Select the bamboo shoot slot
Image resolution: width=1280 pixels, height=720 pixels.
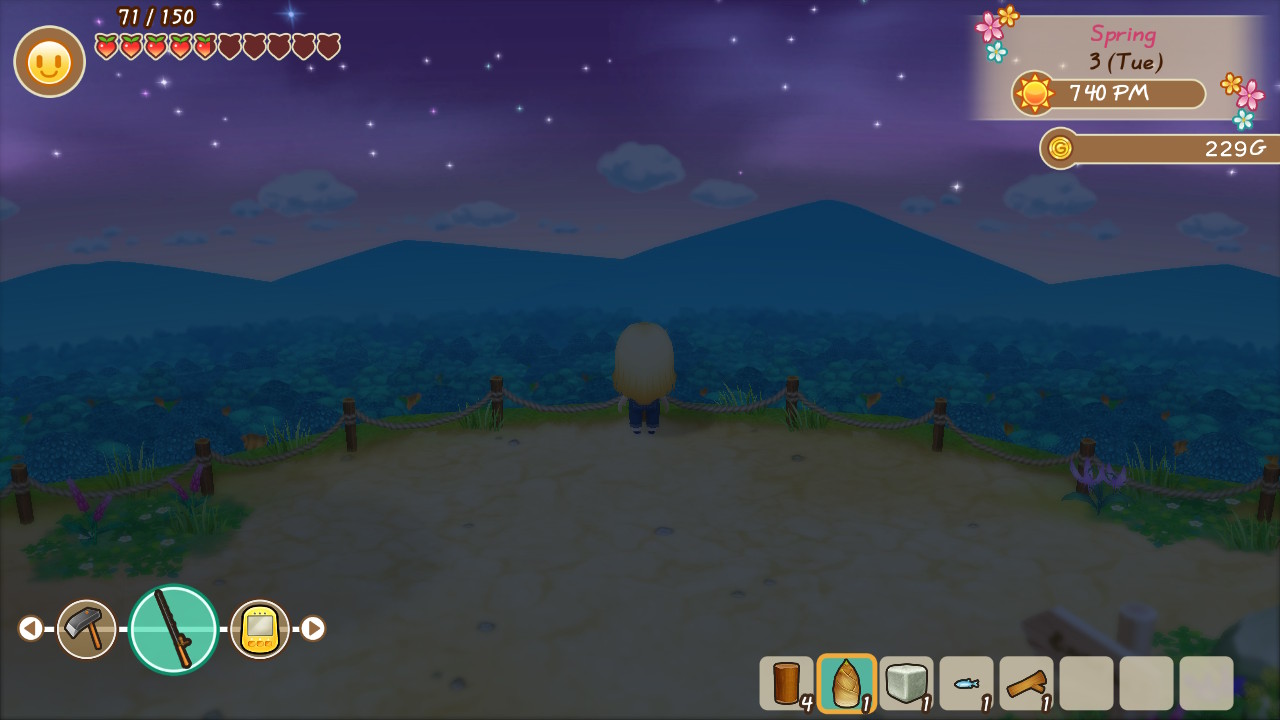coord(846,683)
